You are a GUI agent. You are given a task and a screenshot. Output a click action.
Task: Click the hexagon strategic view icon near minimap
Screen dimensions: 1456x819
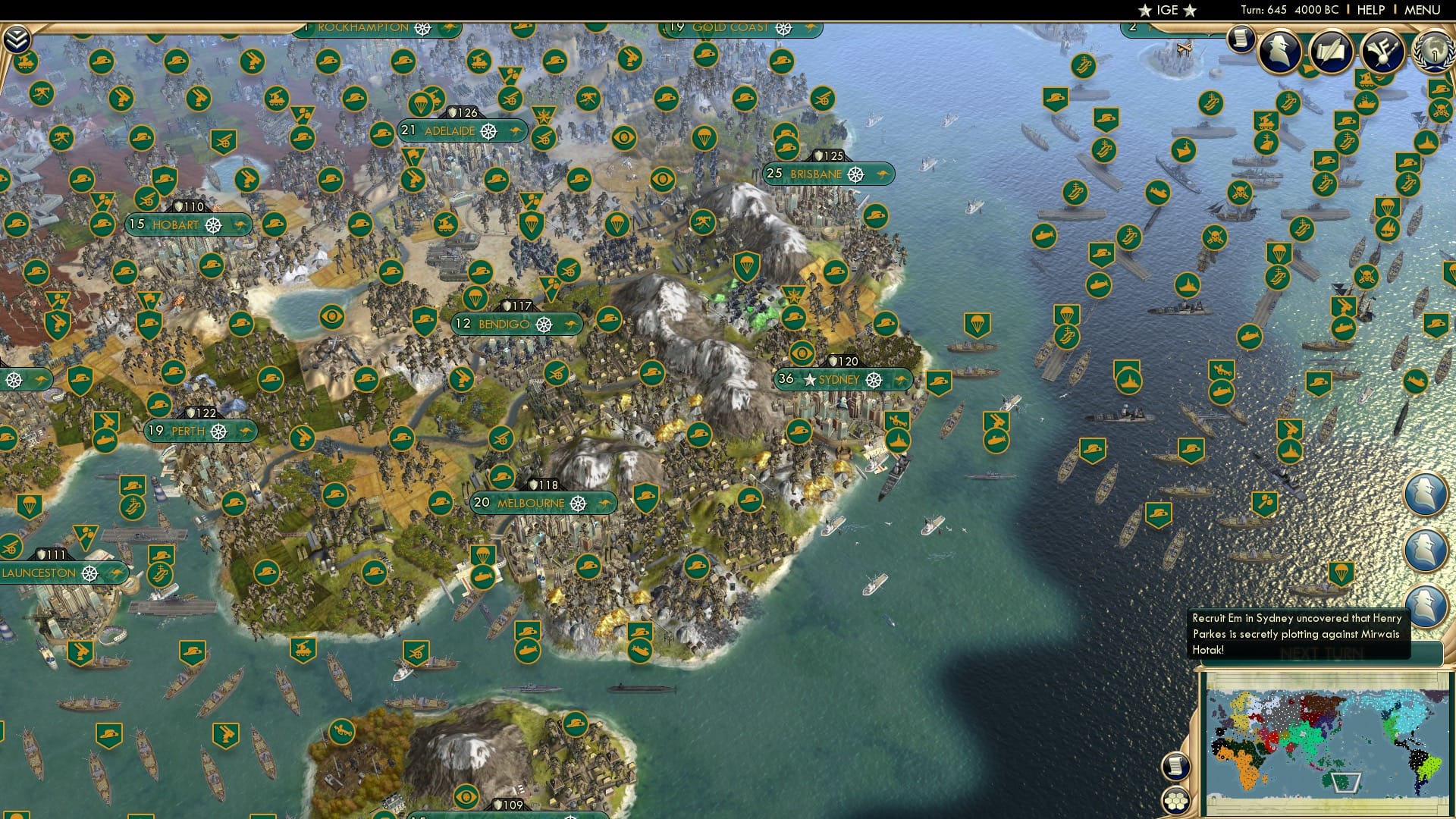coord(1175,799)
